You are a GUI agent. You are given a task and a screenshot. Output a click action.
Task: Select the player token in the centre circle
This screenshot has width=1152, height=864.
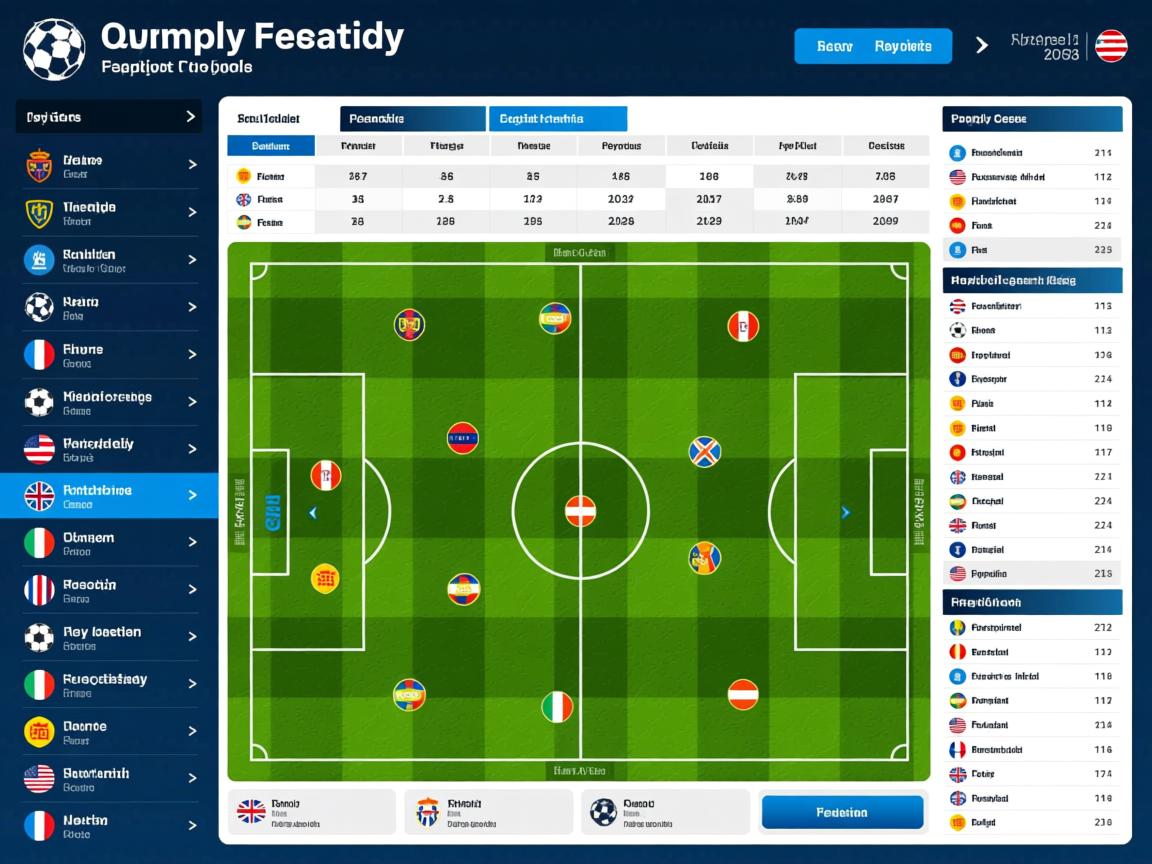[x=580, y=511]
